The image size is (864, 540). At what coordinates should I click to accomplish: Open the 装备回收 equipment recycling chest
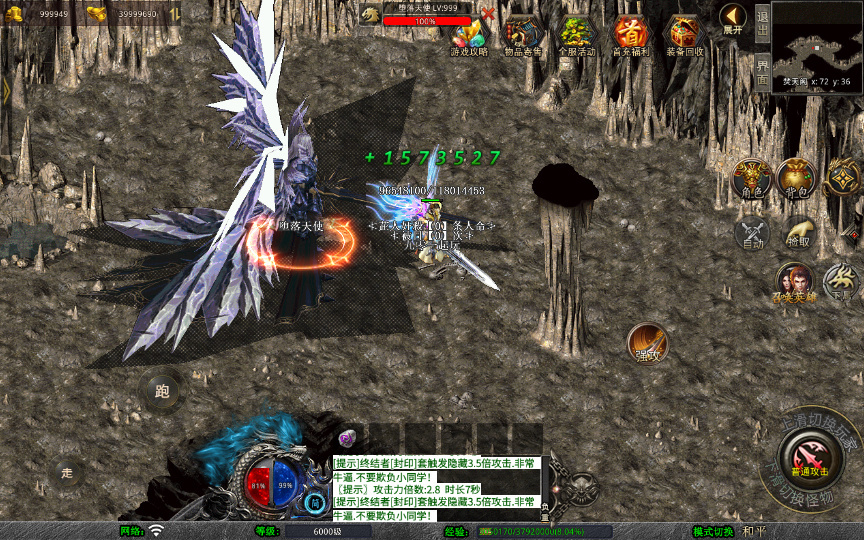[x=685, y=35]
